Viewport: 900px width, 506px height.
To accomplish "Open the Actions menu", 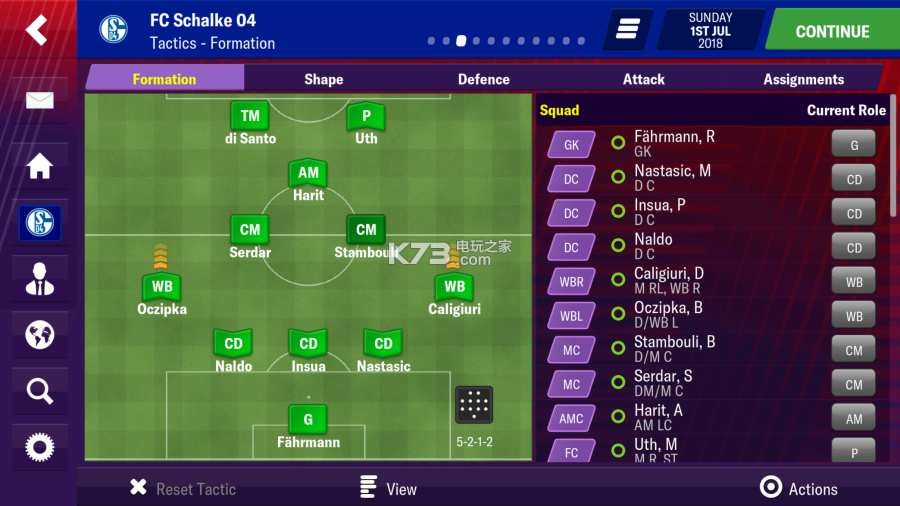I will point(799,488).
